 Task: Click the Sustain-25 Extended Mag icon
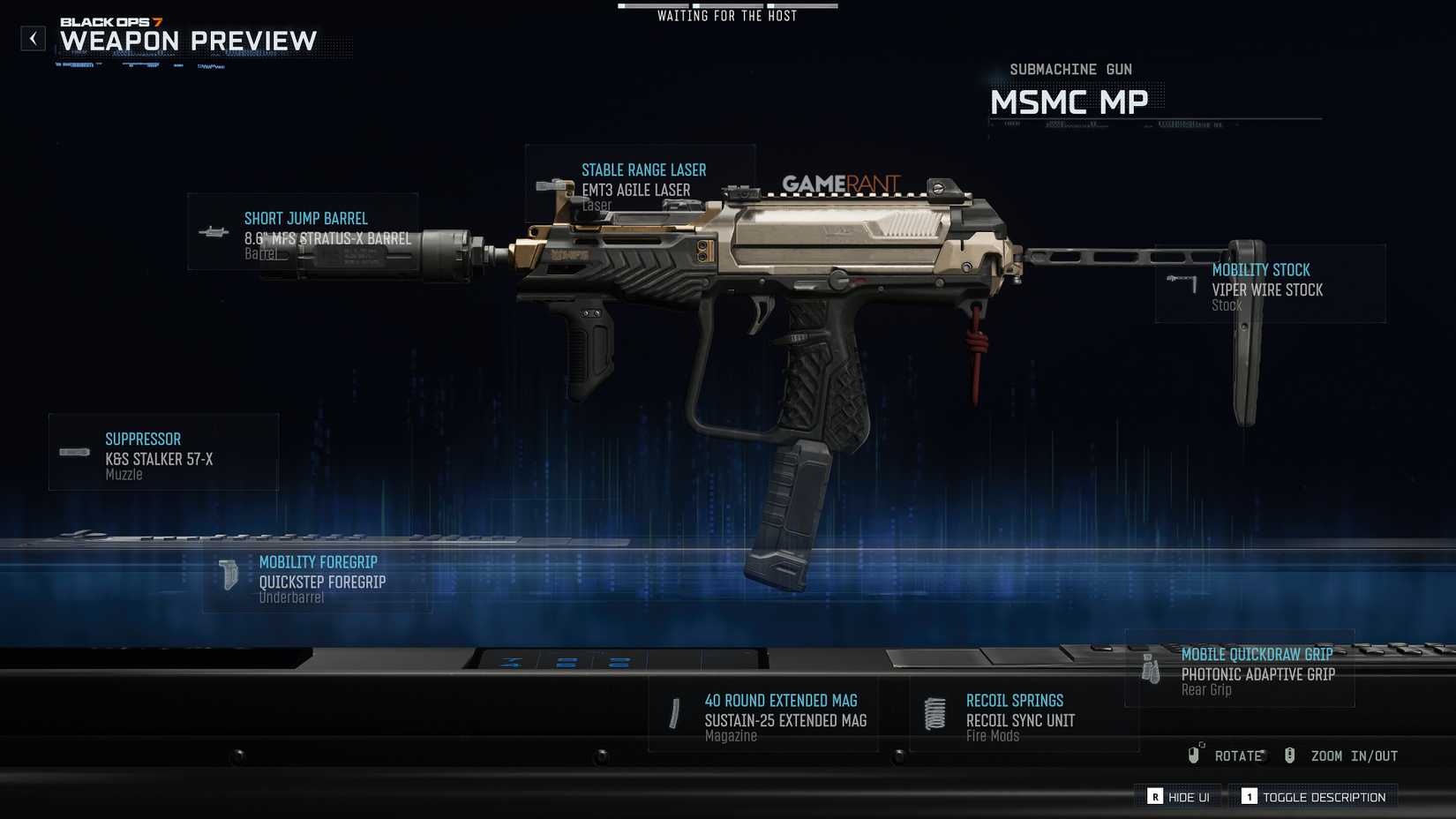coord(675,713)
